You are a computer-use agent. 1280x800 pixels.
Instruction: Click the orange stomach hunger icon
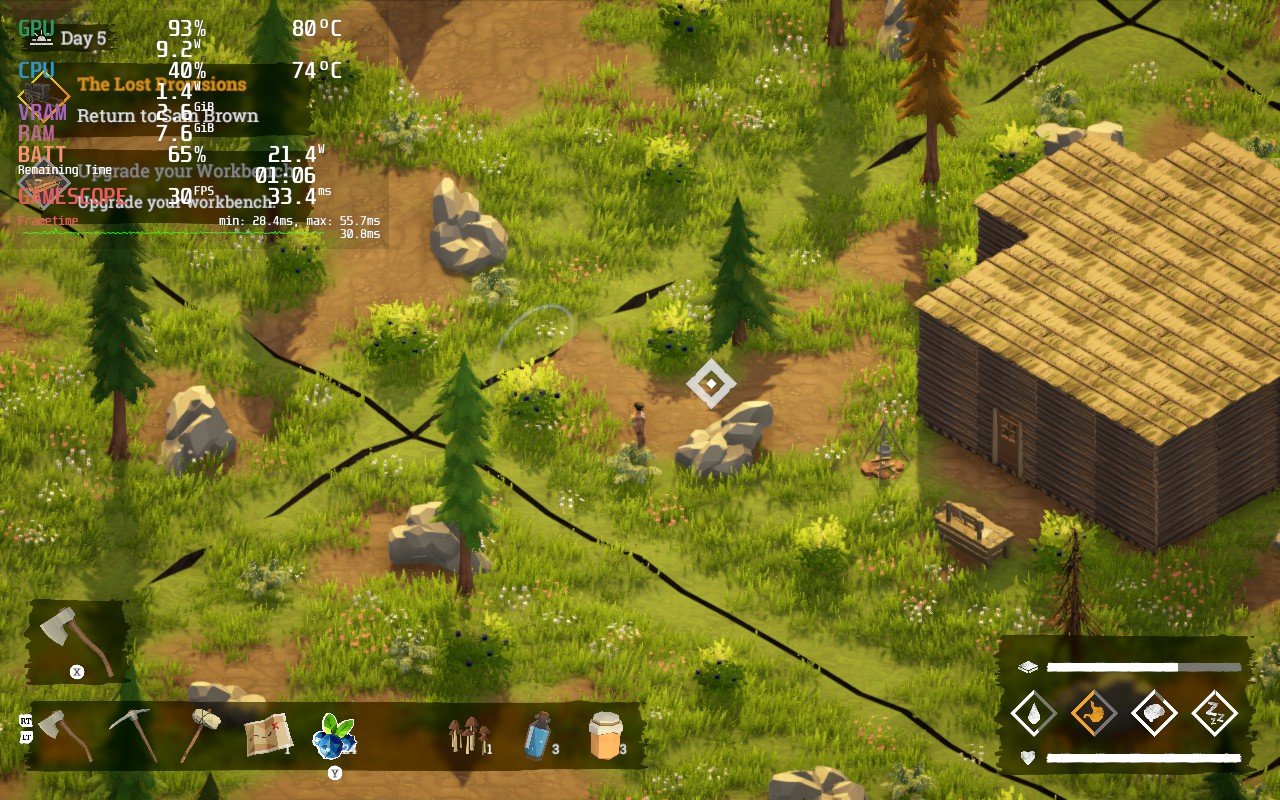(x=1093, y=714)
